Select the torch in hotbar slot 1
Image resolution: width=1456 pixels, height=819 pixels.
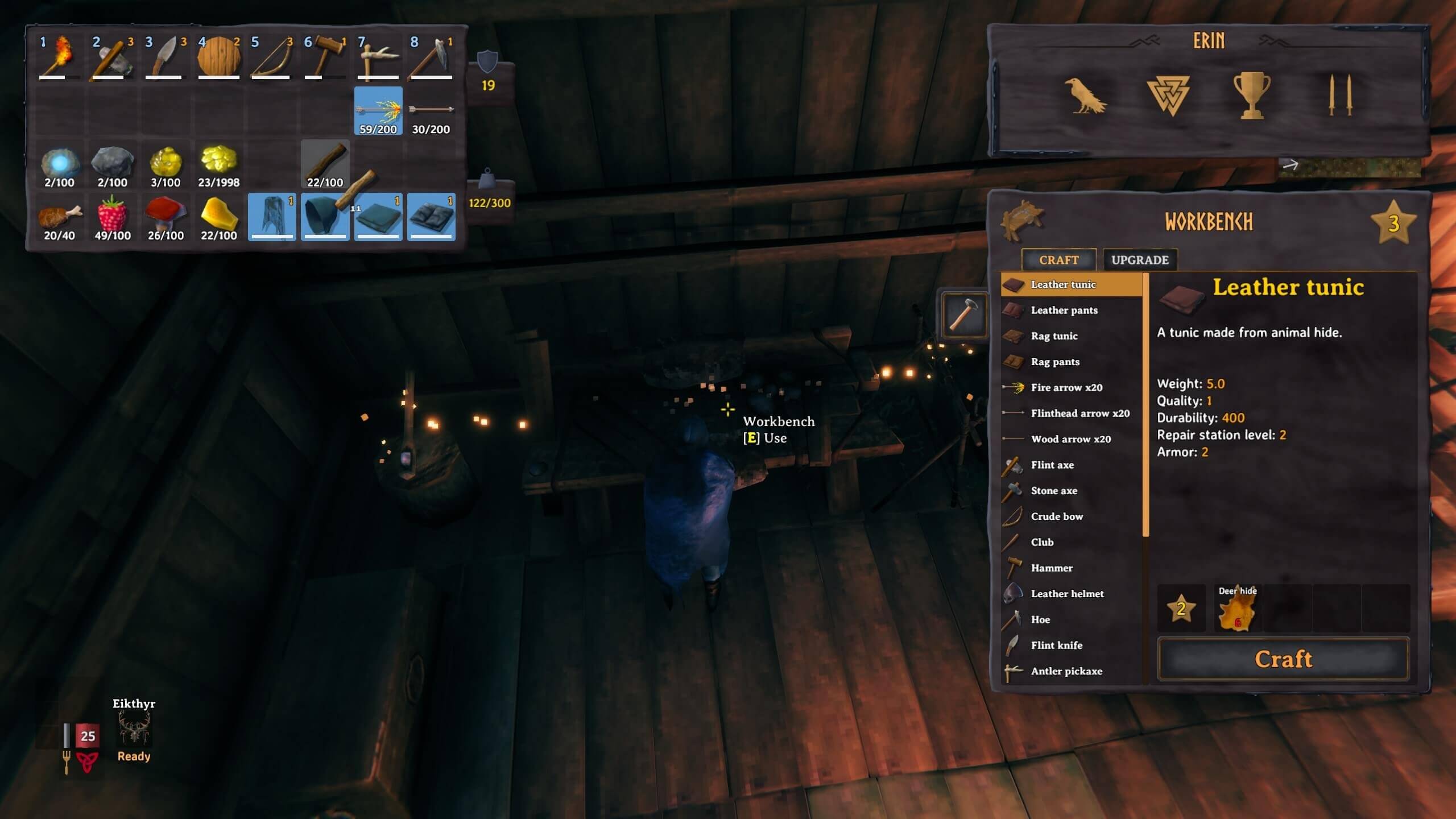point(59,57)
